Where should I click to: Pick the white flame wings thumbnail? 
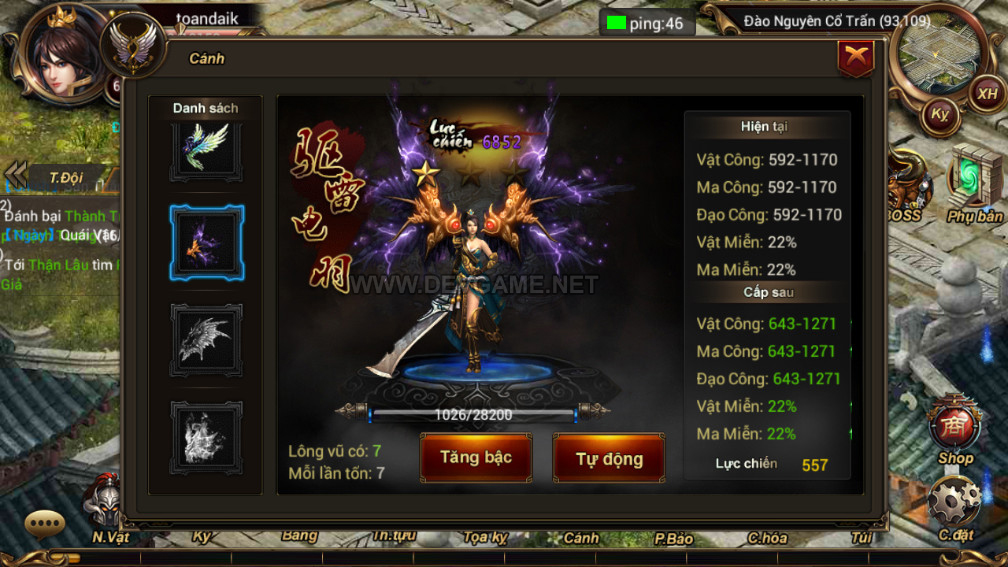point(206,437)
